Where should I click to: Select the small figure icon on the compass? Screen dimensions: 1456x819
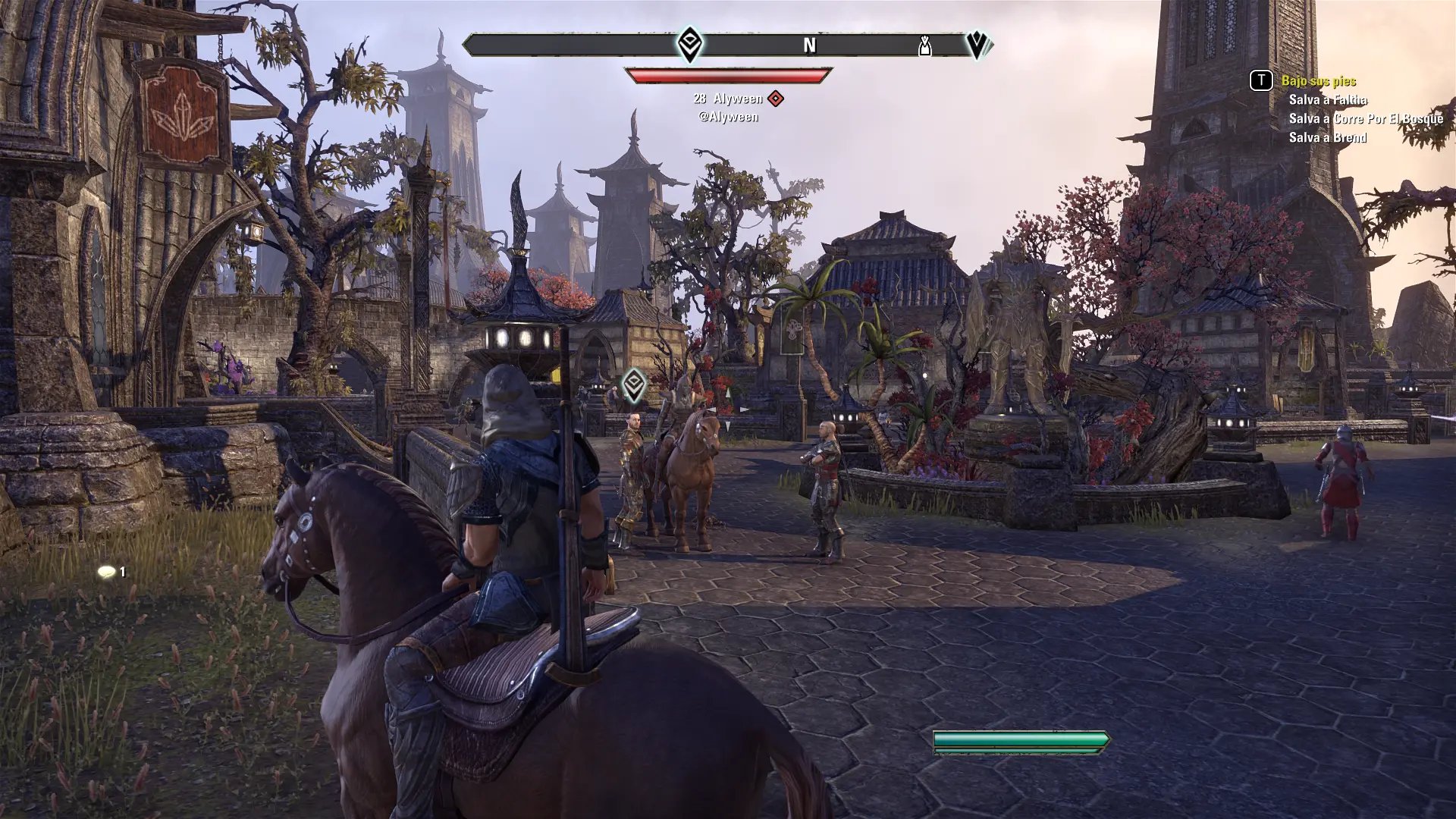(x=924, y=47)
